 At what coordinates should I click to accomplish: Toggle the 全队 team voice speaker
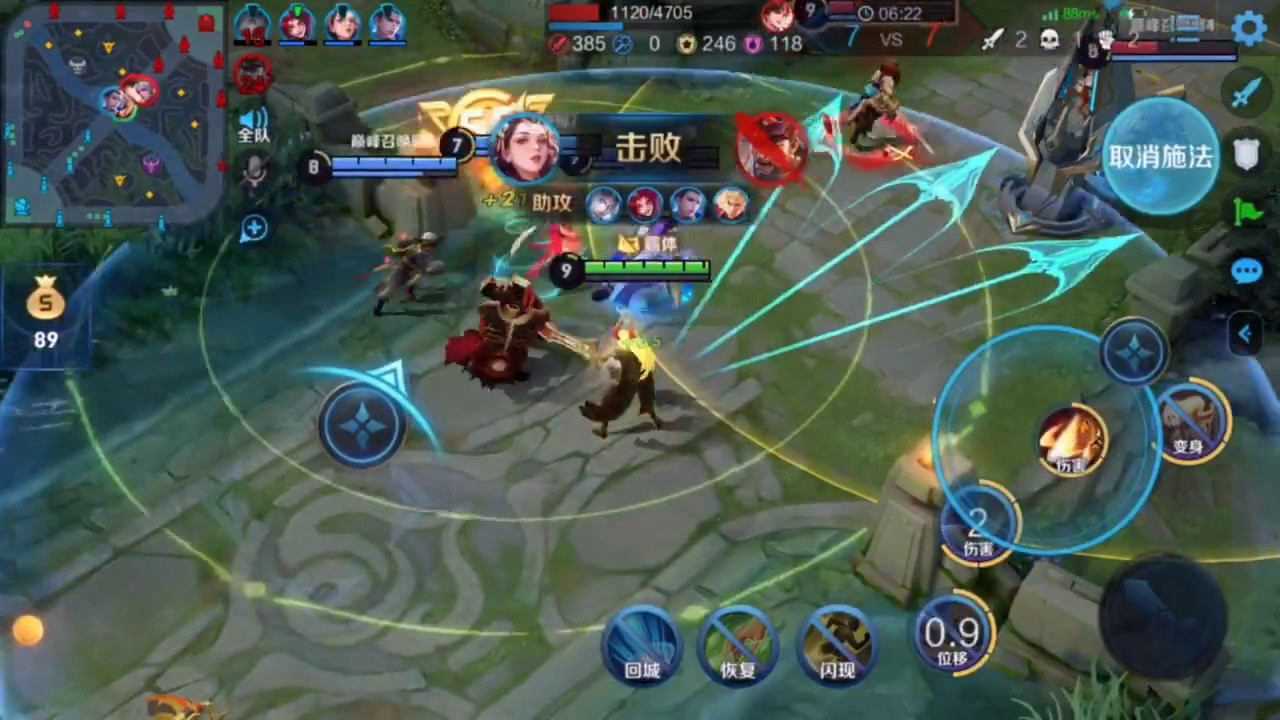[253, 123]
